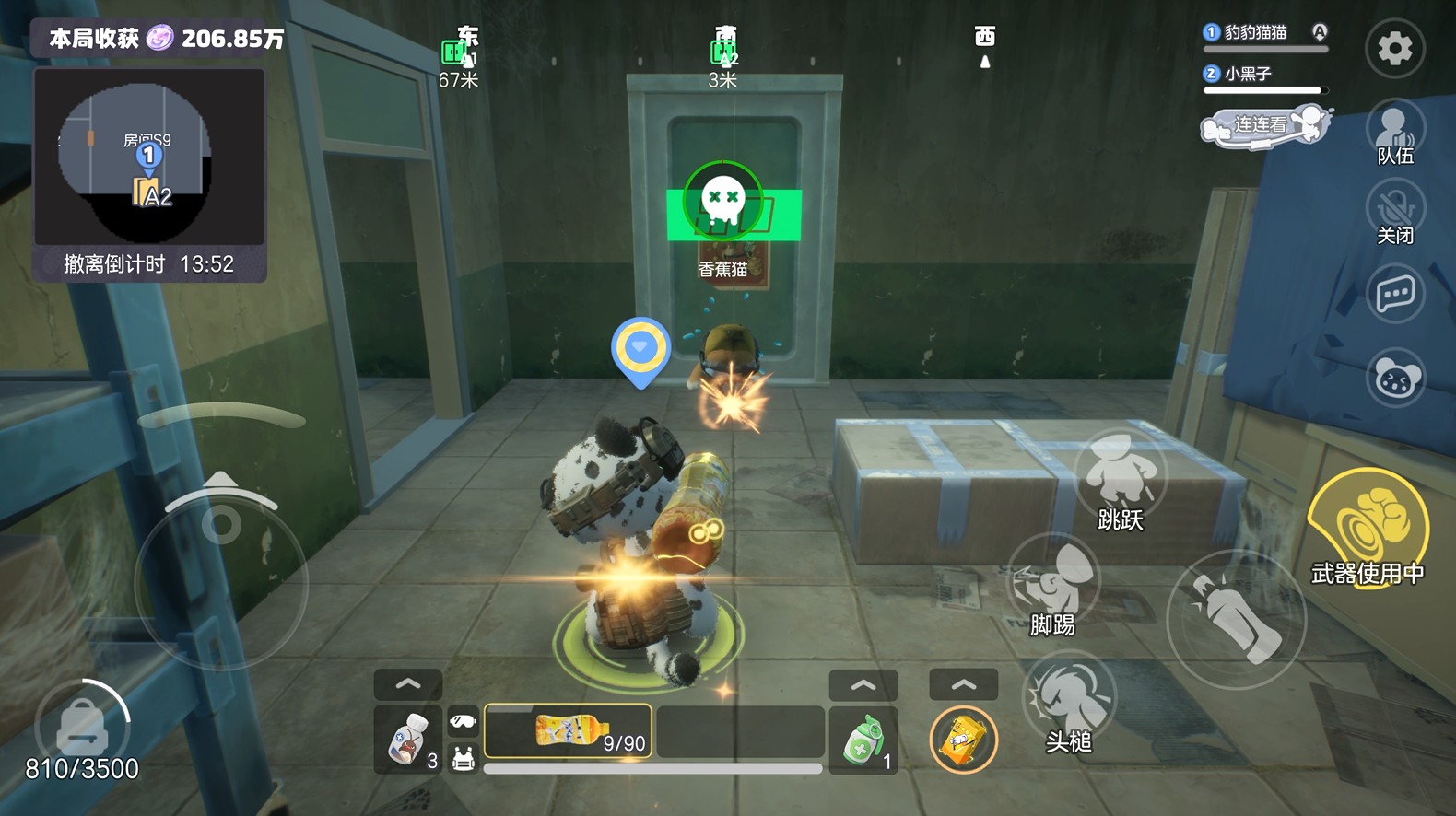Tap the bottle attack button
The width and height of the screenshot is (1456, 816).
(1235, 619)
